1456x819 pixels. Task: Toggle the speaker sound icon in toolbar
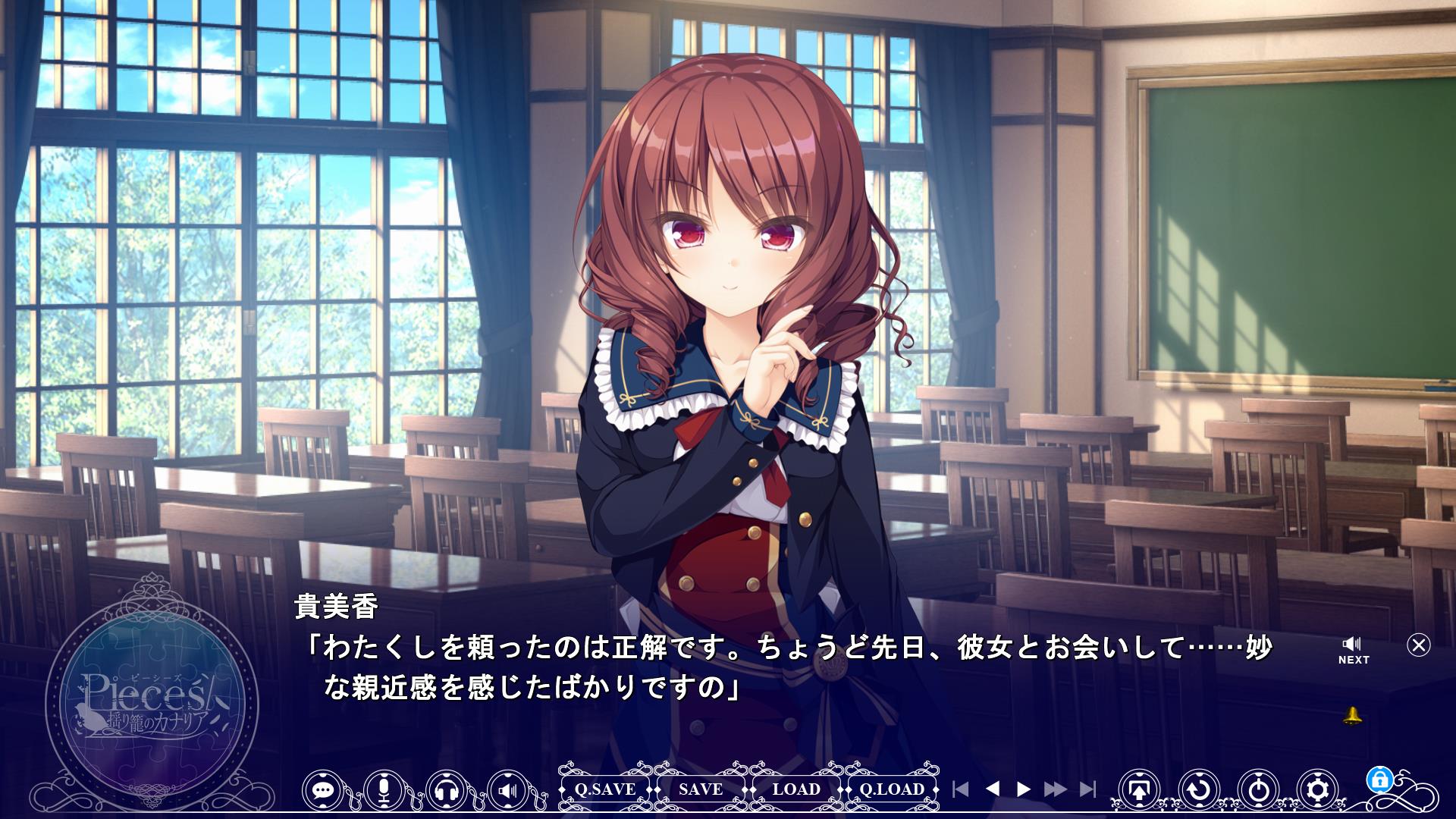pyautogui.click(x=508, y=790)
